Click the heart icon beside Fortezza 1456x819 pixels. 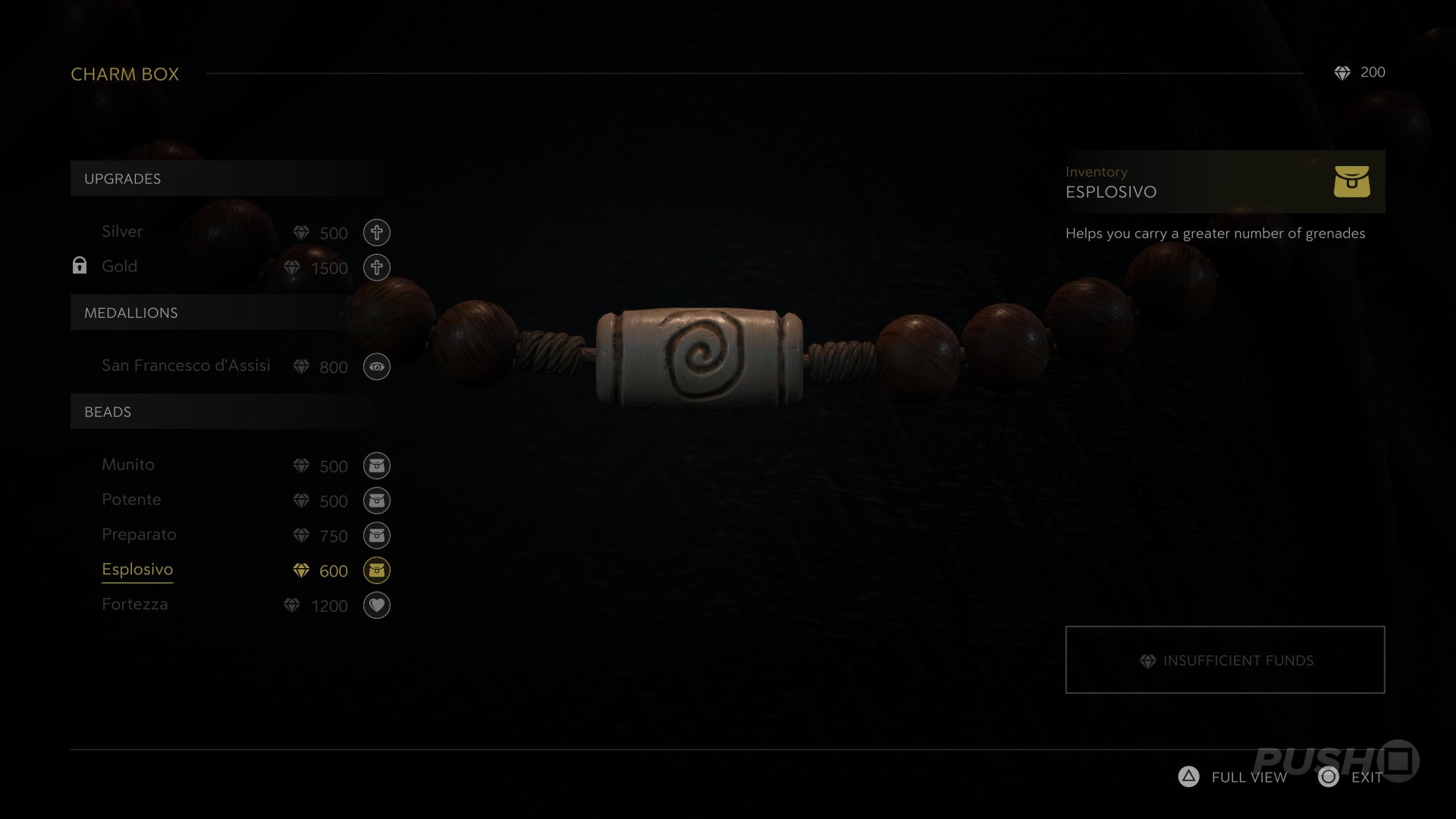coord(376,605)
